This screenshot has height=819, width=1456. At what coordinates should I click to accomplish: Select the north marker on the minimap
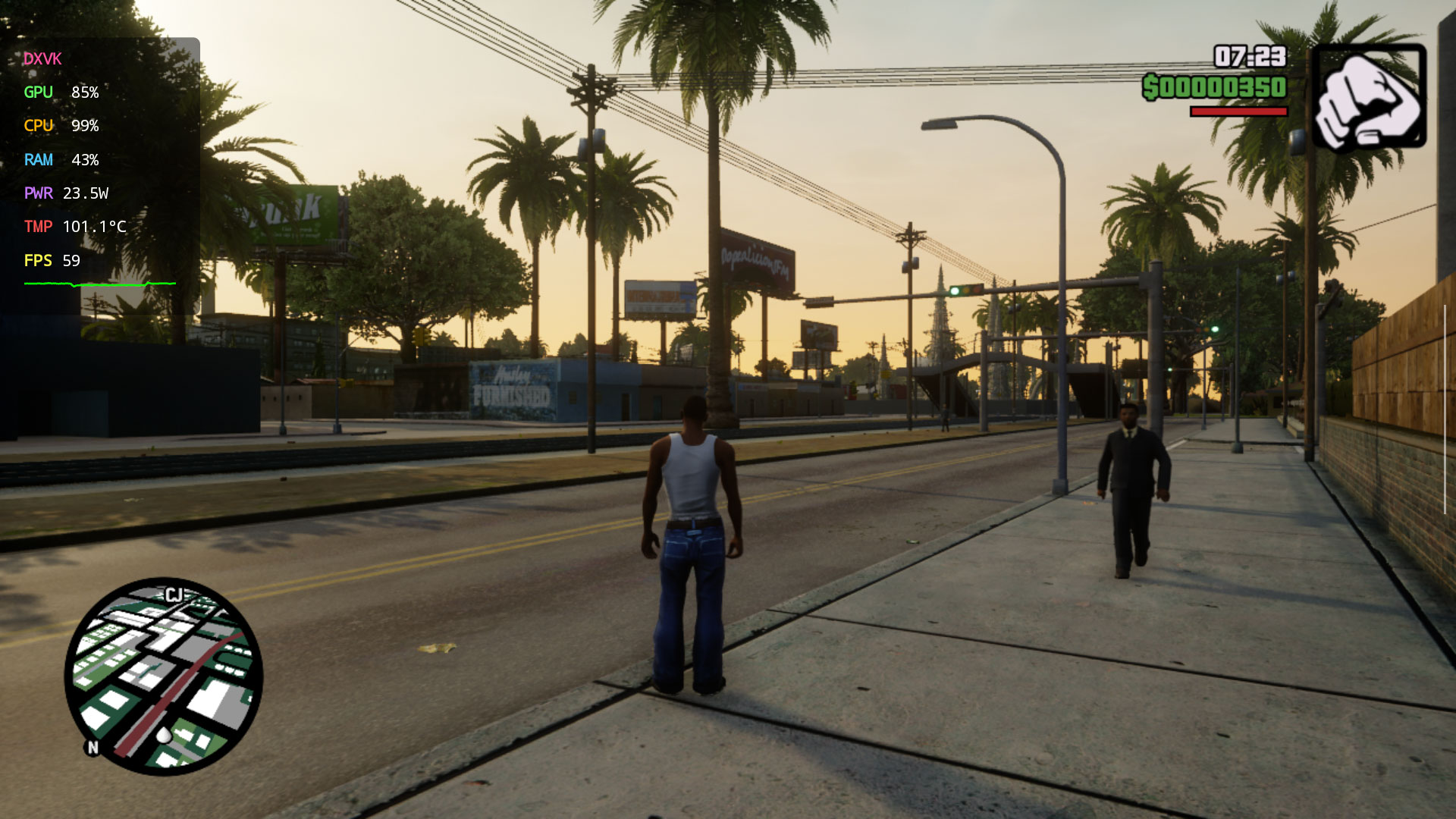(x=93, y=748)
